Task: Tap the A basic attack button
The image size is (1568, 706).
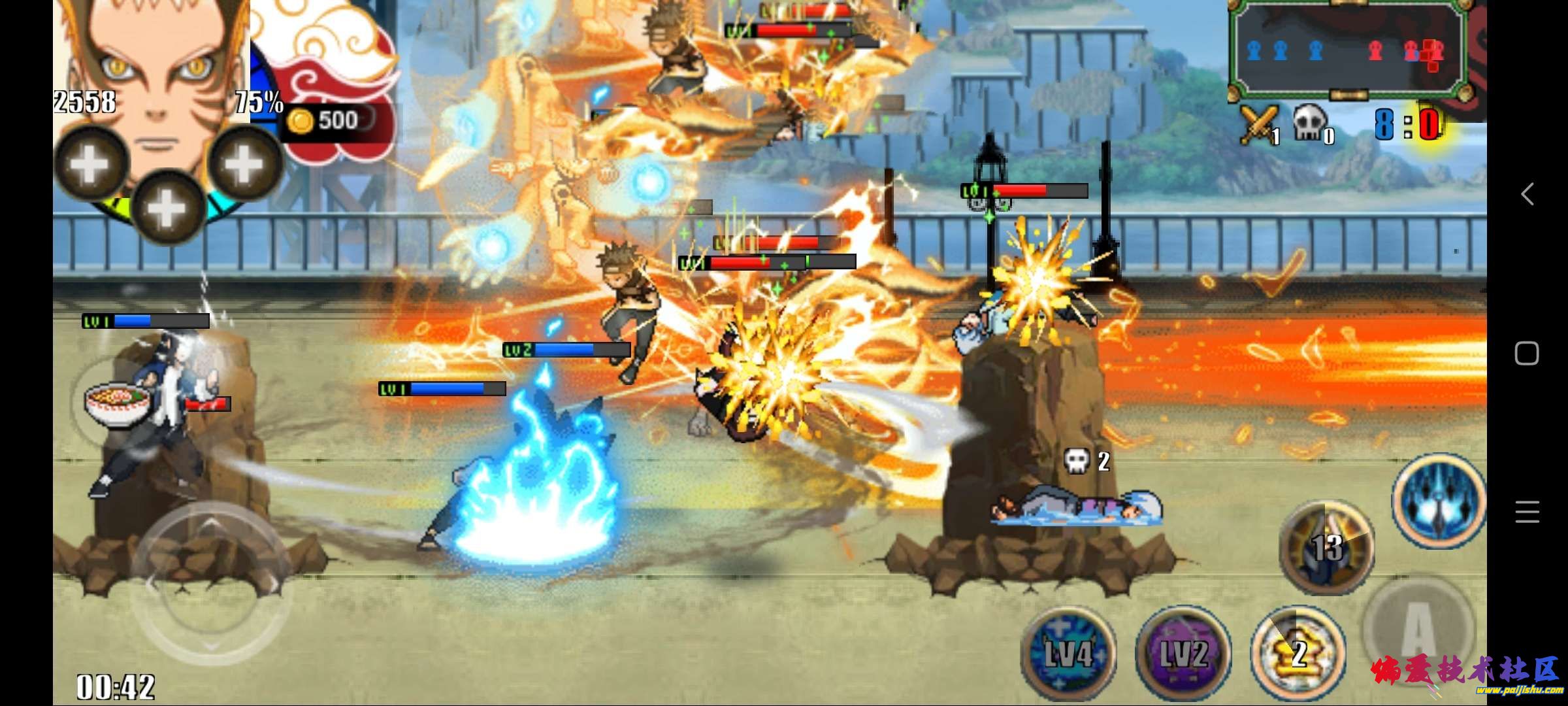Action: (1418, 628)
